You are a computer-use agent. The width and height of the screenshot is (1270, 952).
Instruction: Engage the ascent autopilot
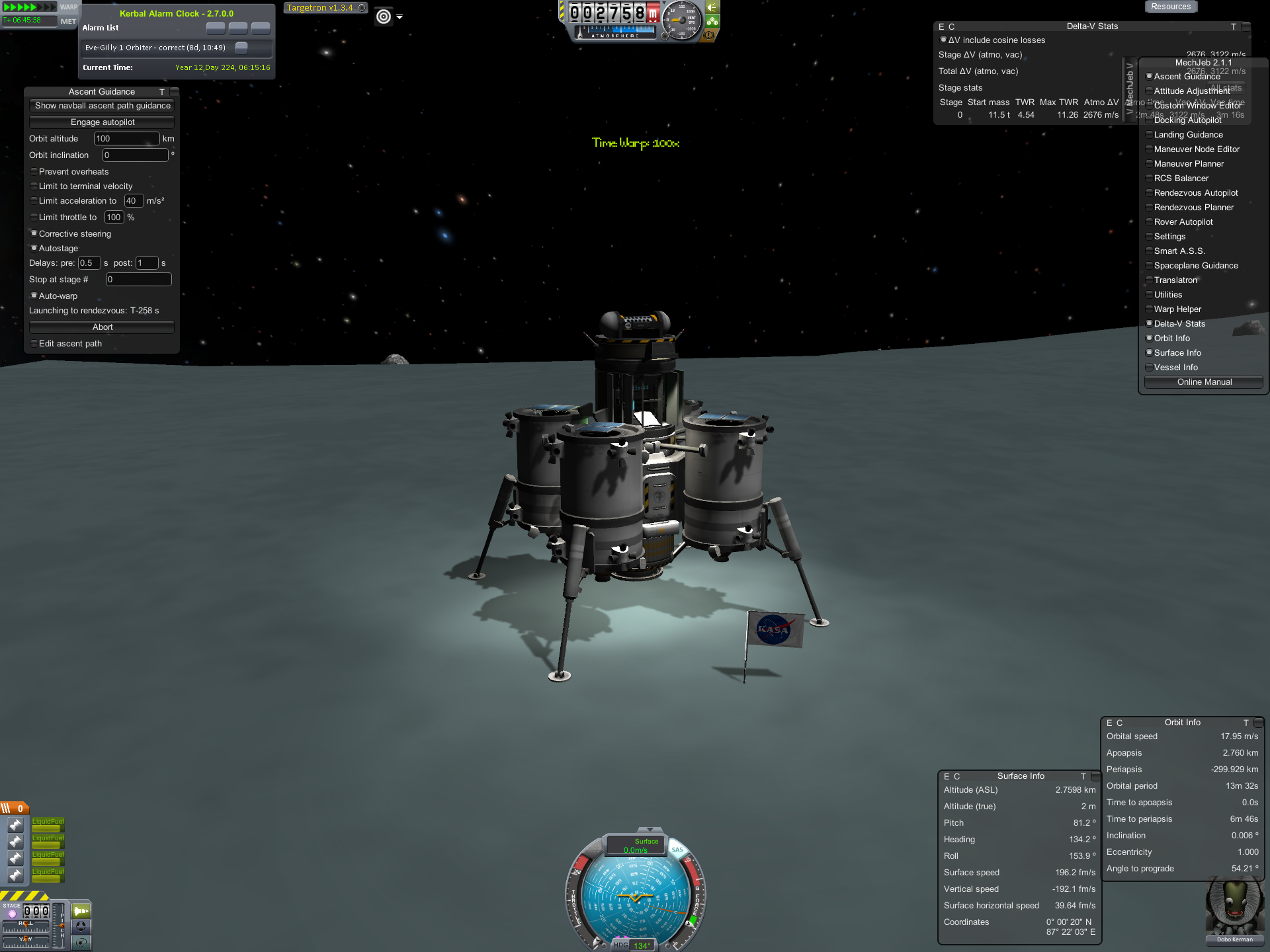click(x=102, y=122)
